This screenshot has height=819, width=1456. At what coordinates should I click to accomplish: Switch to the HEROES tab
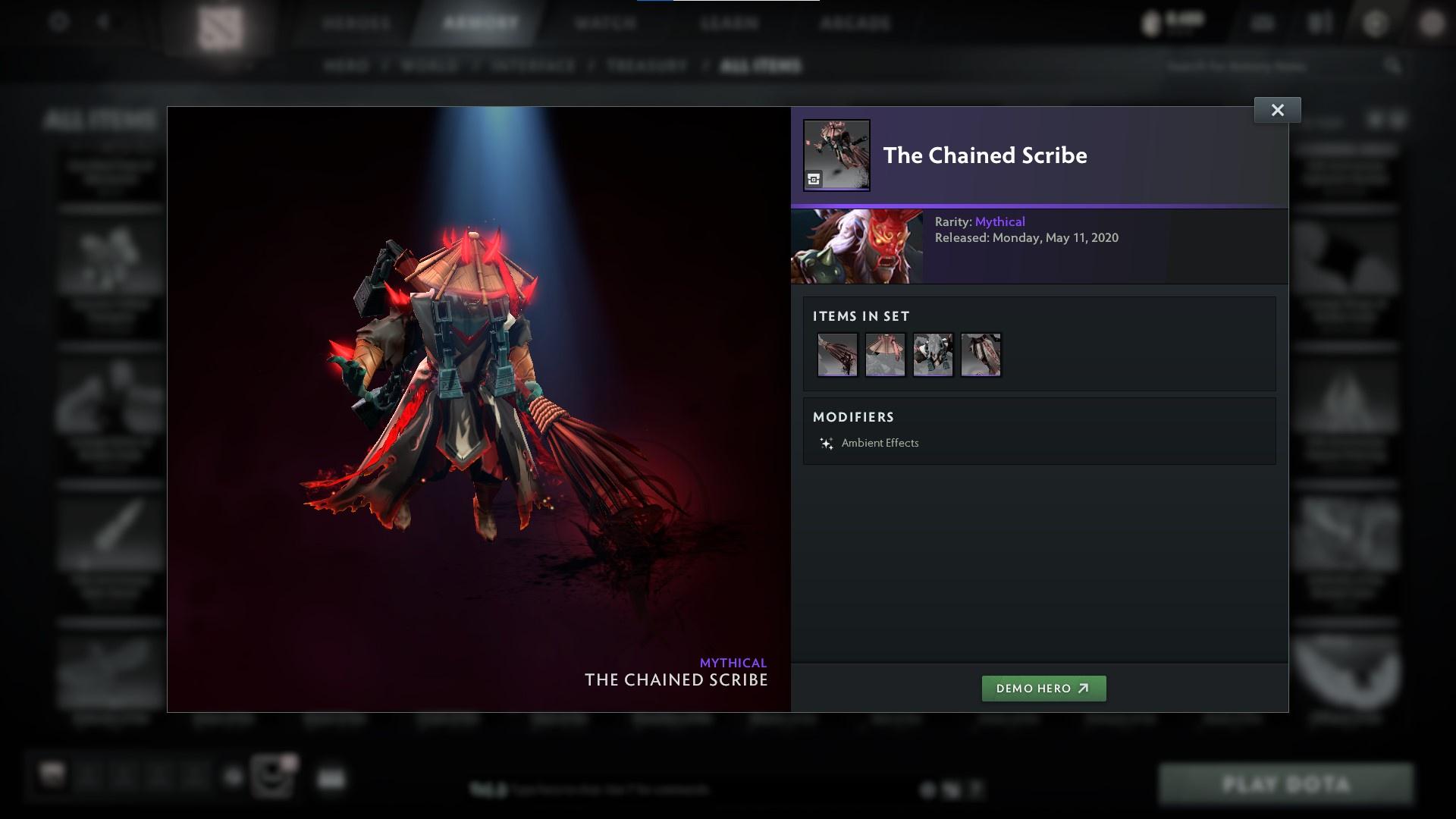pyautogui.click(x=356, y=23)
